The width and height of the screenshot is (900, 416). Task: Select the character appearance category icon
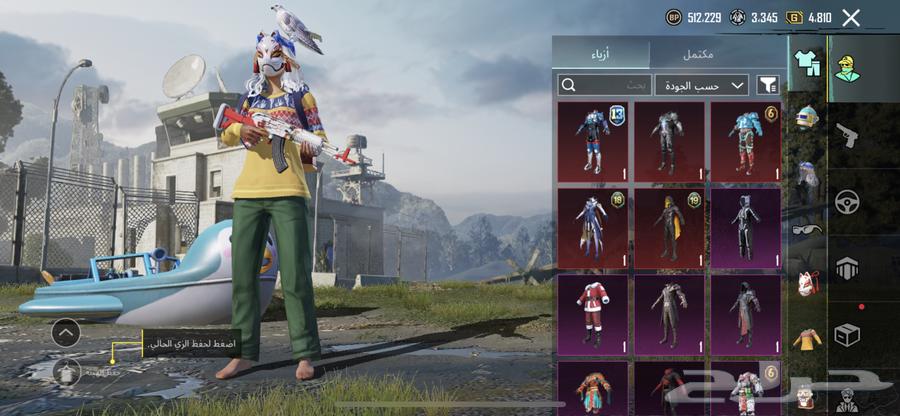(x=847, y=67)
